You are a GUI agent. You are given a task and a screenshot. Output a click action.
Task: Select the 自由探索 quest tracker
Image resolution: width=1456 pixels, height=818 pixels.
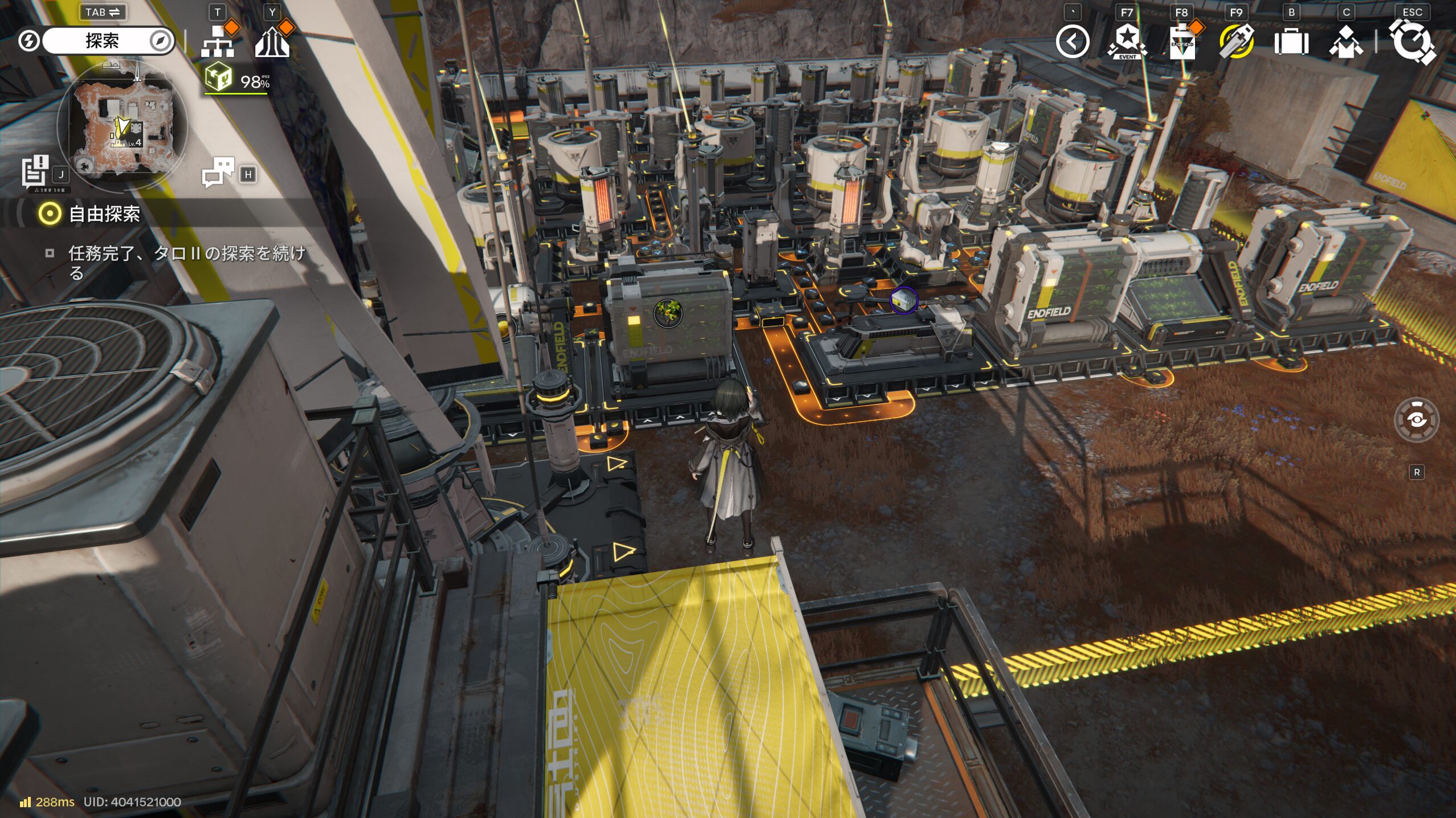[x=104, y=214]
